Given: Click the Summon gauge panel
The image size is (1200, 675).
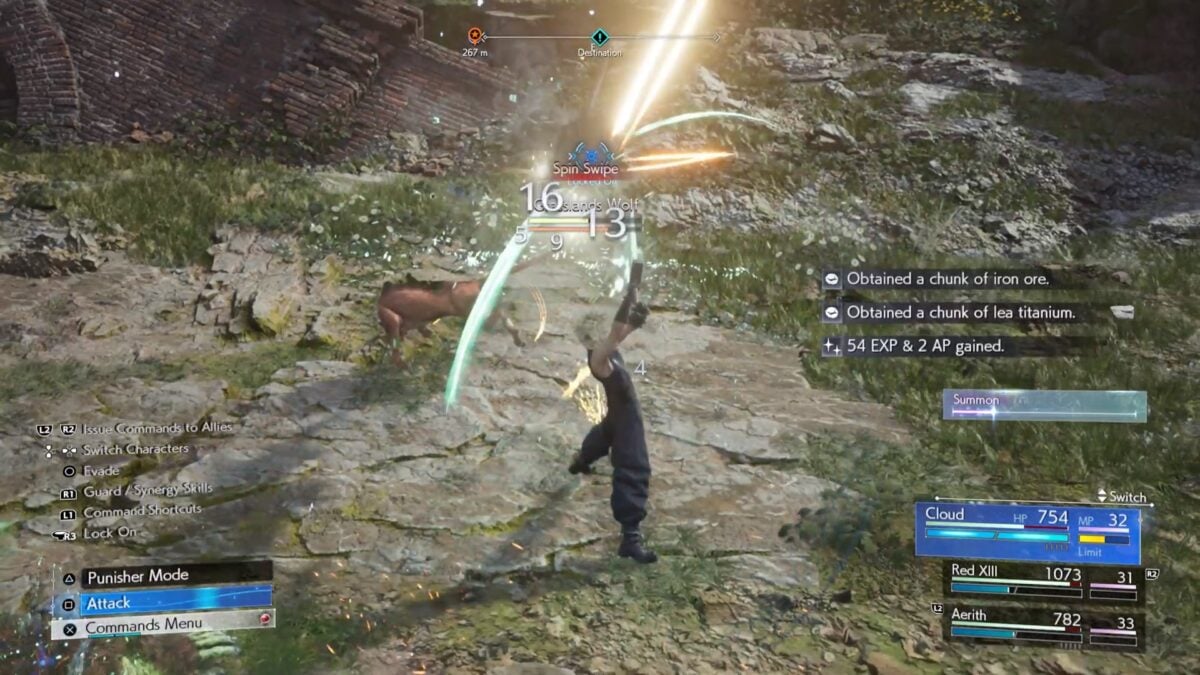Looking at the screenshot, I should tap(1044, 406).
